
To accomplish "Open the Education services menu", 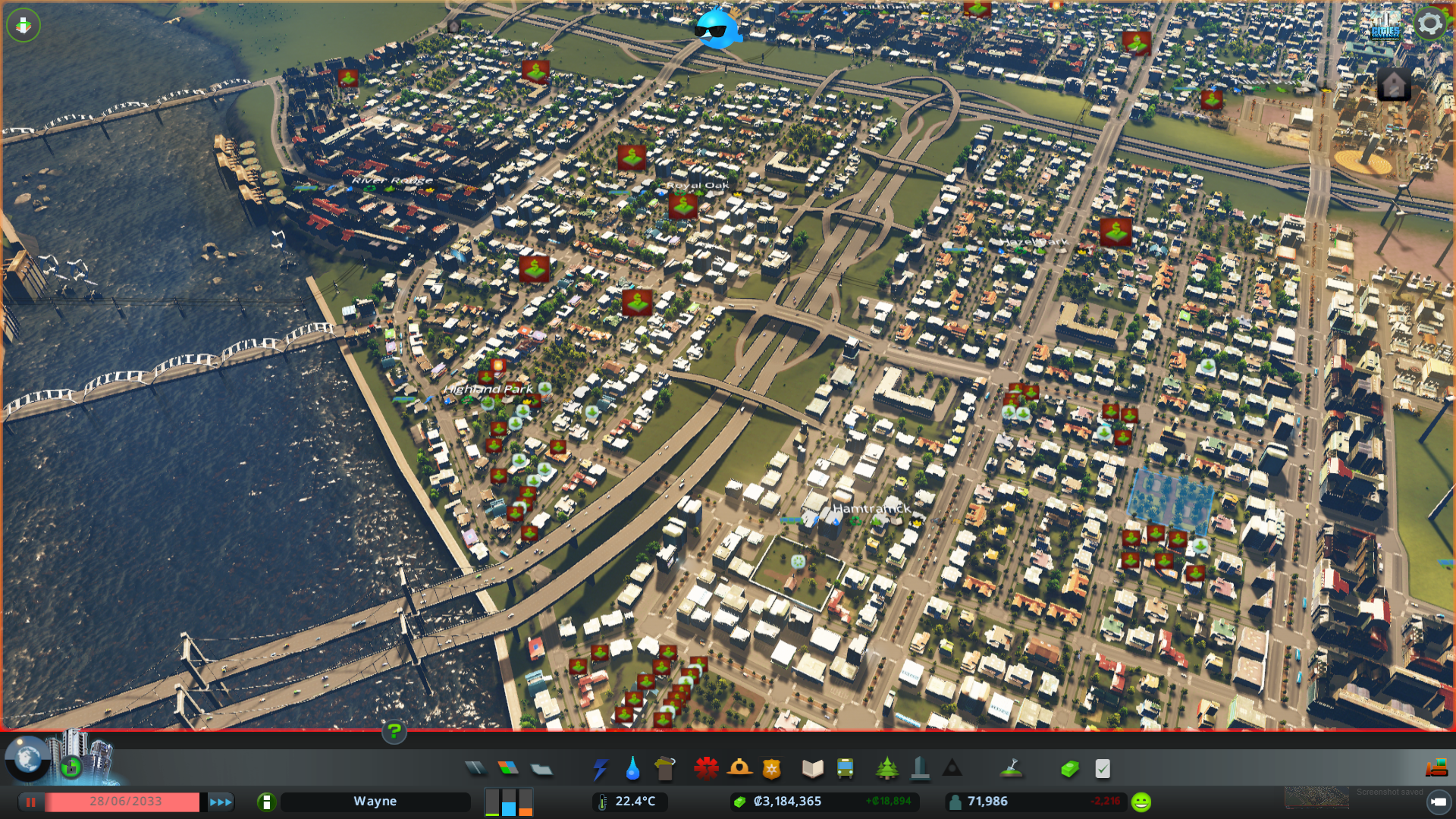I will (814, 768).
